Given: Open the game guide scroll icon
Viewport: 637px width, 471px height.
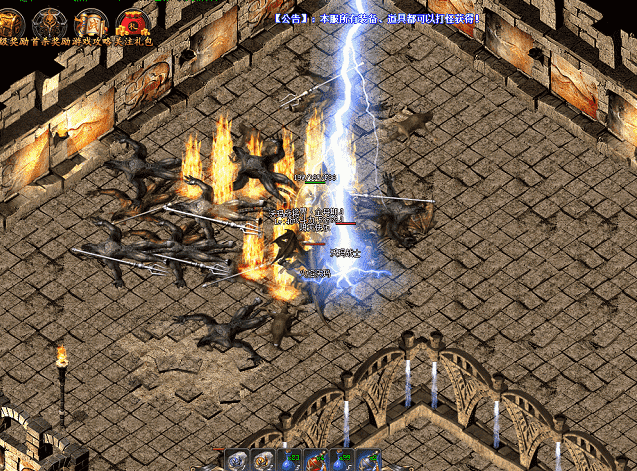Looking at the screenshot, I should (x=90, y=22).
